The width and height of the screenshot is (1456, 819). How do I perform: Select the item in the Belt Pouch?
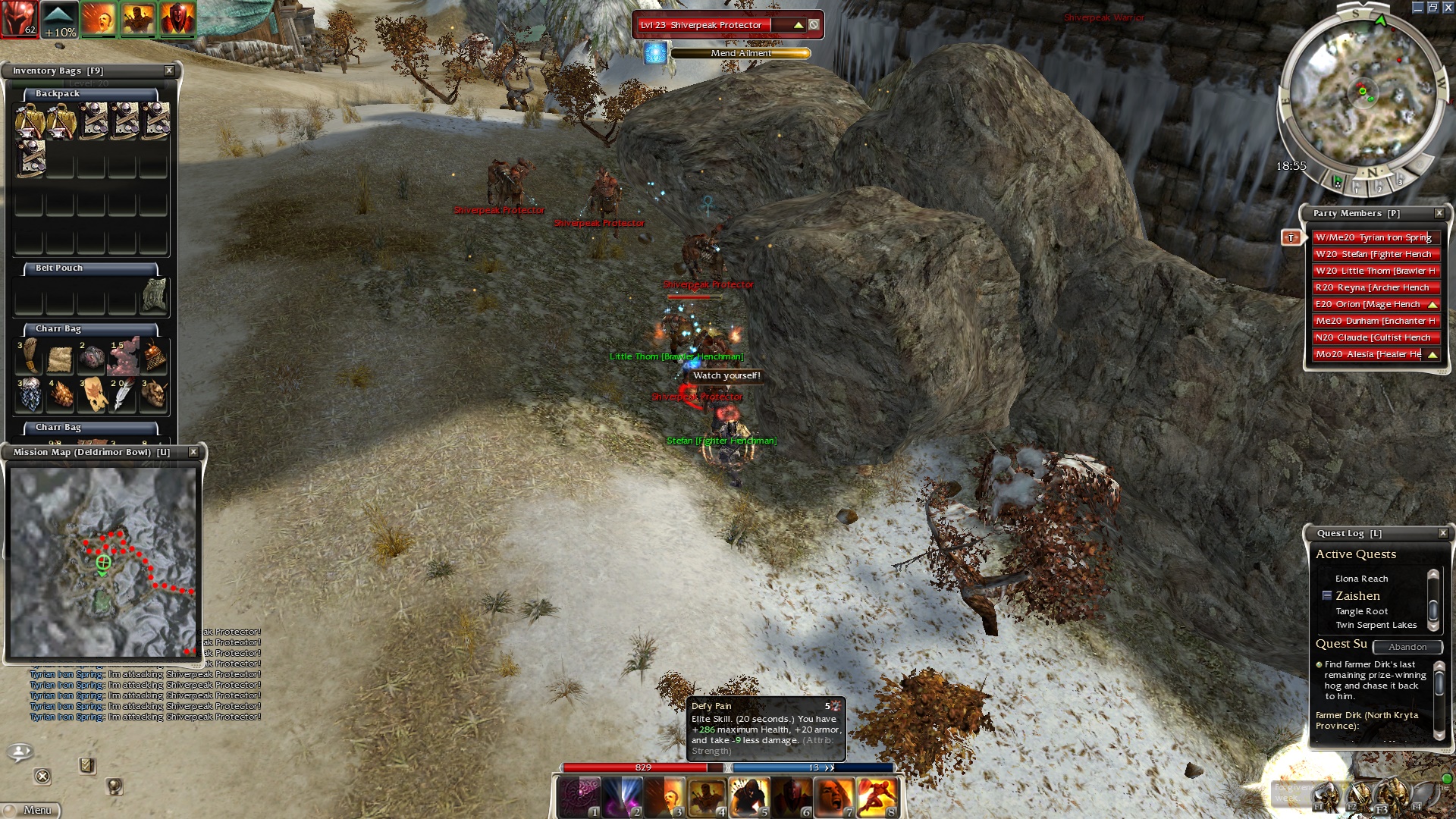click(x=155, y=294)
